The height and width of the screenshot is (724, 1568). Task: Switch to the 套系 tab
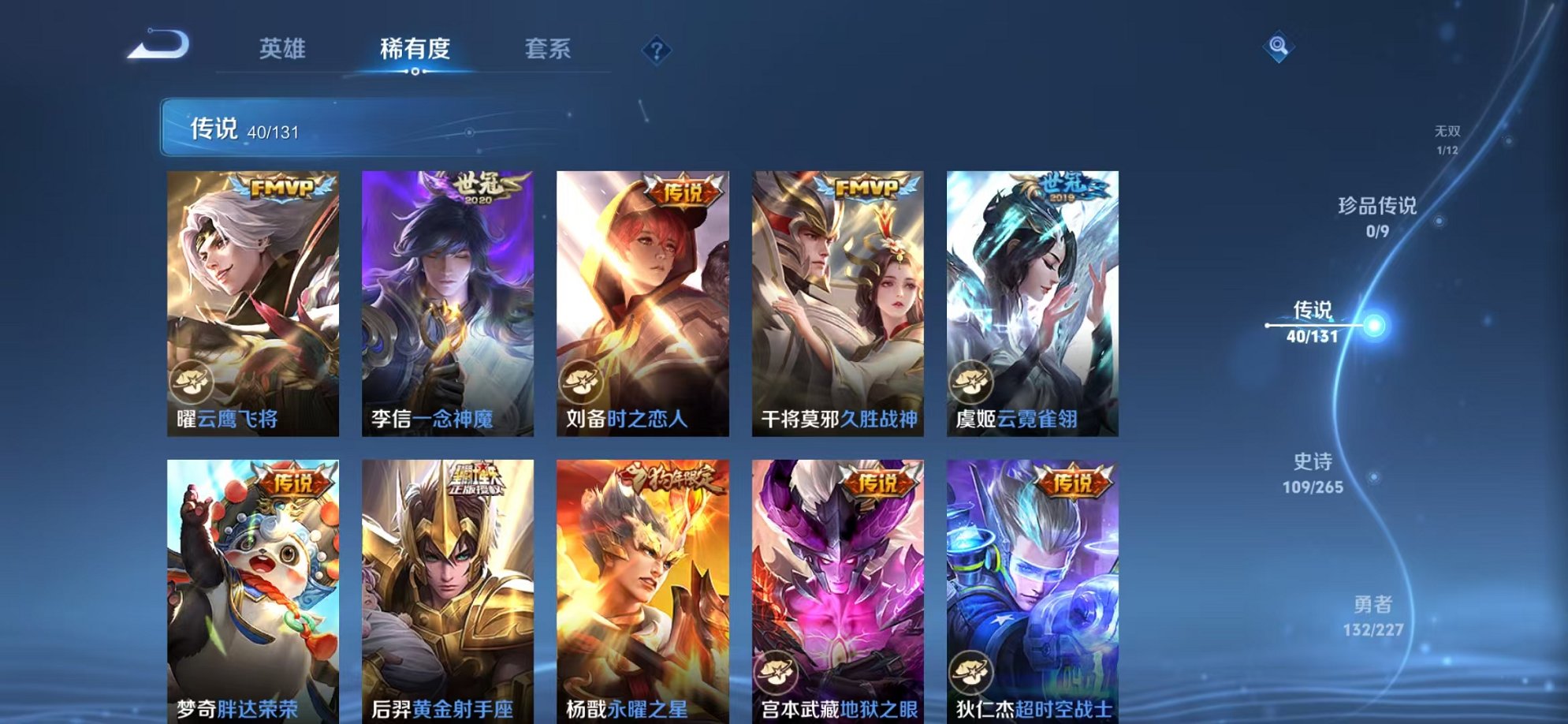(549, 49)
